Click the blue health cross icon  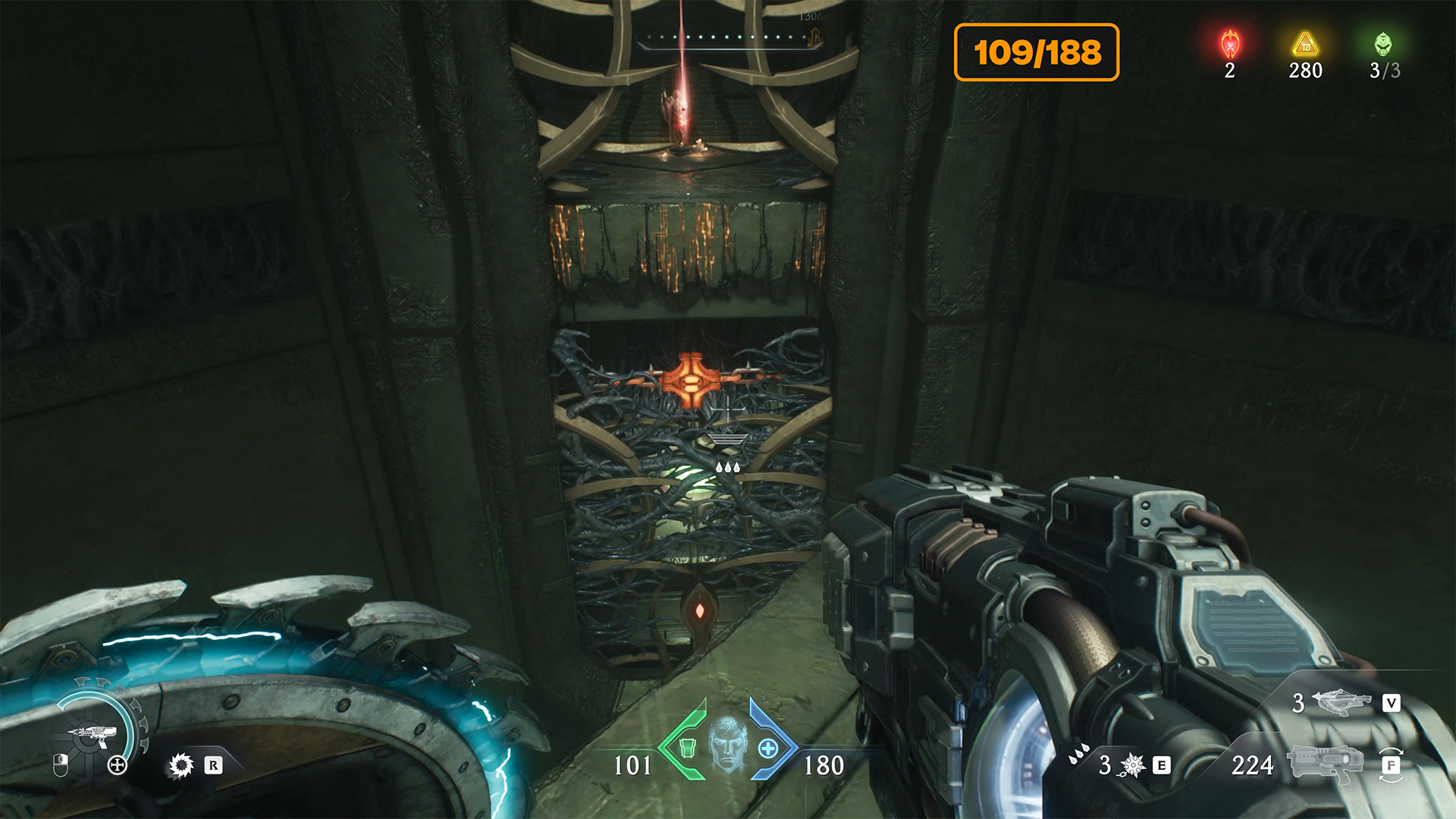point(768,748)
